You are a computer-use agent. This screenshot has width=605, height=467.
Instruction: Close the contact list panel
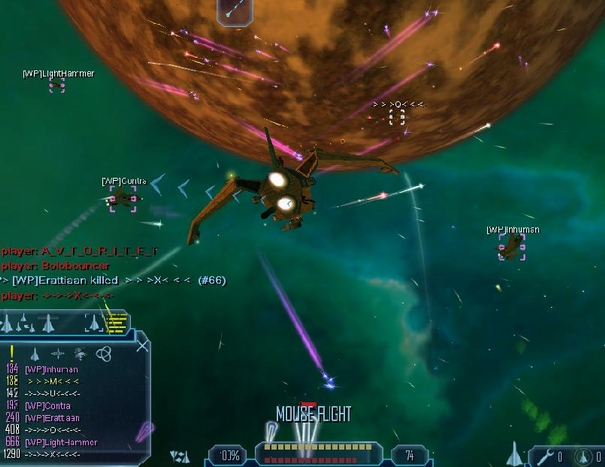pos(143,346)
